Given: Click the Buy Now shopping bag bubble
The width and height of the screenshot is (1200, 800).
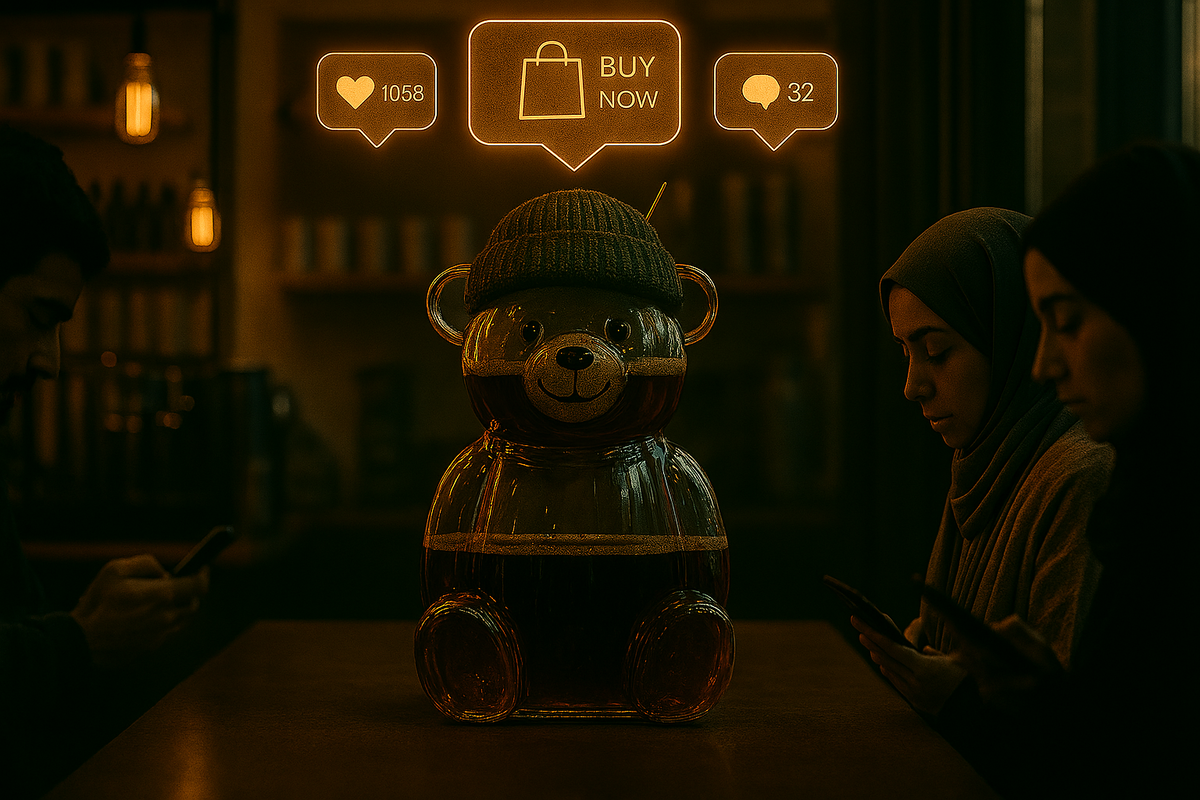Looking at the screenshot, I should [574, 83].
